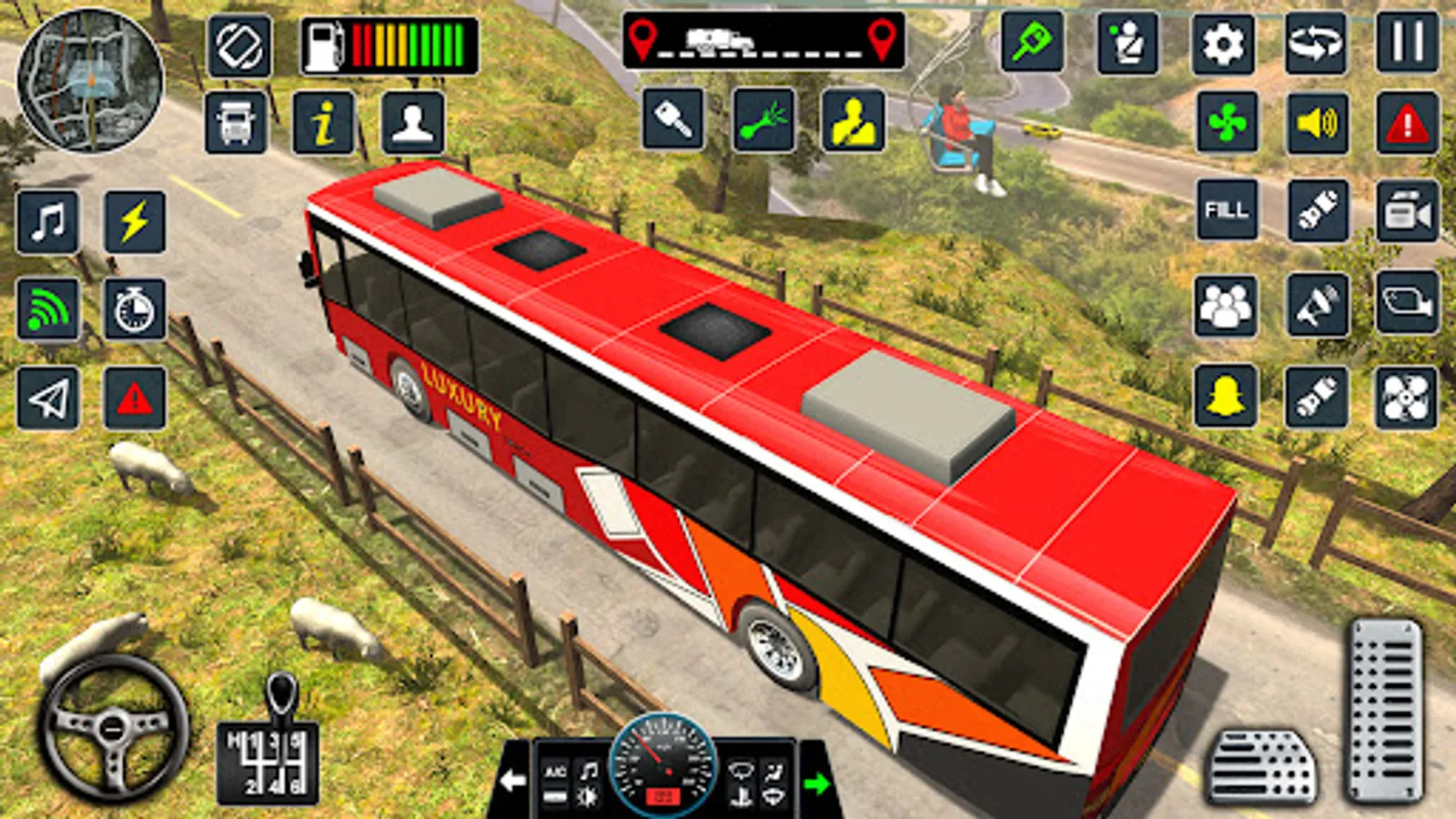Image resolution: width=1456 pixels, height=819 pixels.
Task: Activate the yellow lightning bolt button
Action: pos(135,221)
